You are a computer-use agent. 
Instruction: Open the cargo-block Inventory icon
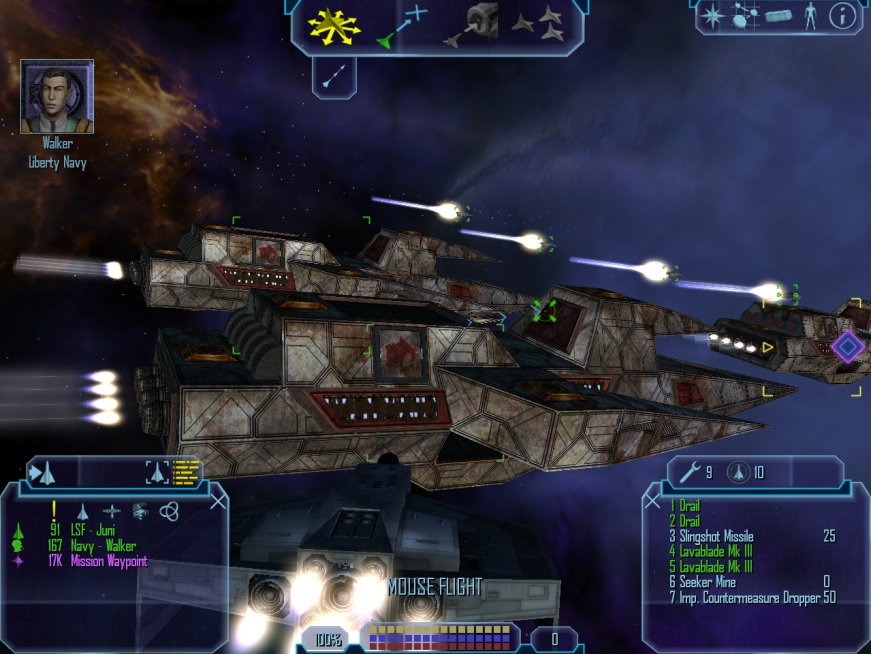click(x=778, y=16)
